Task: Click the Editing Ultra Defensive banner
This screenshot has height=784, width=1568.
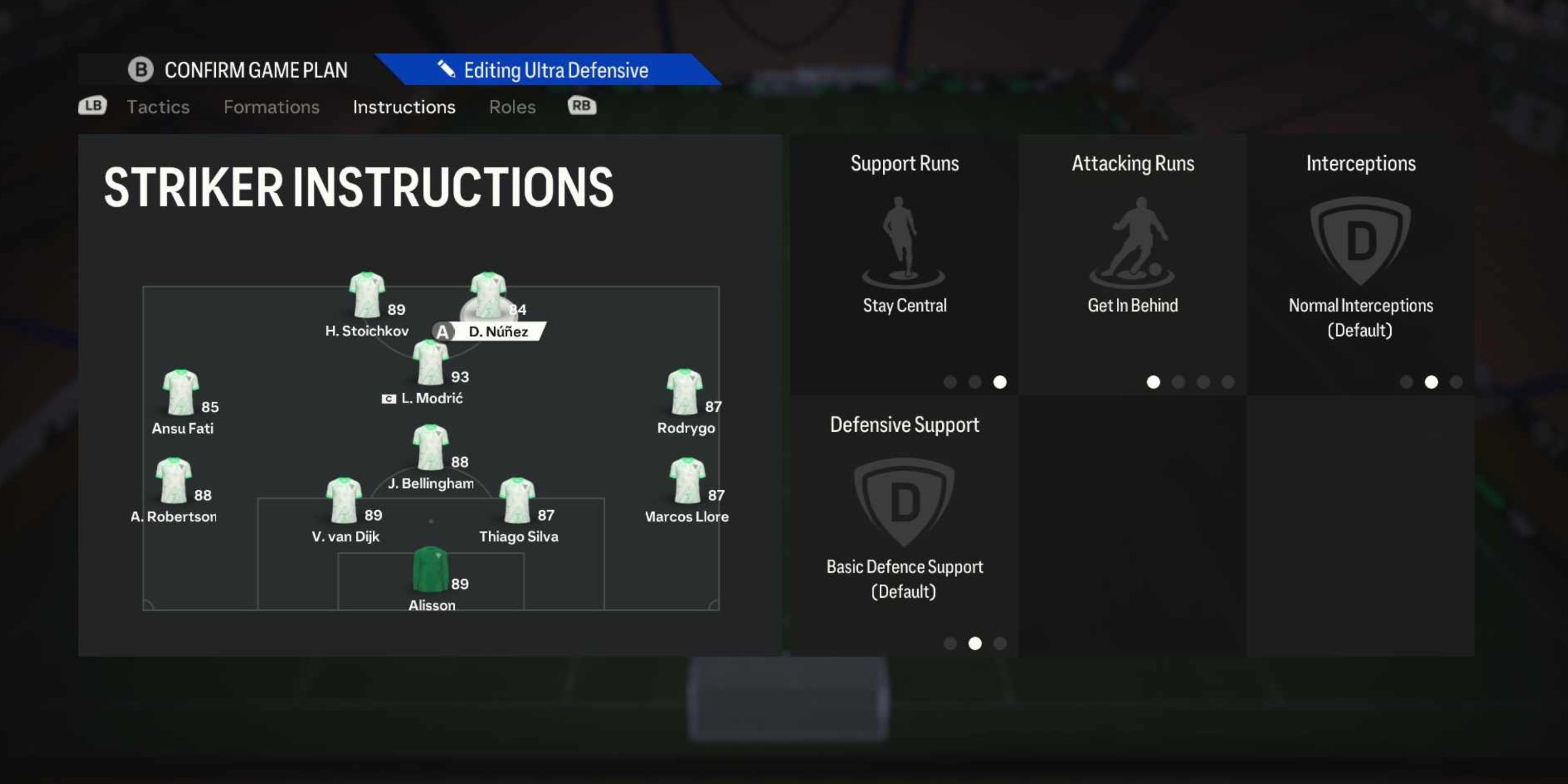Action: (555, 70)
